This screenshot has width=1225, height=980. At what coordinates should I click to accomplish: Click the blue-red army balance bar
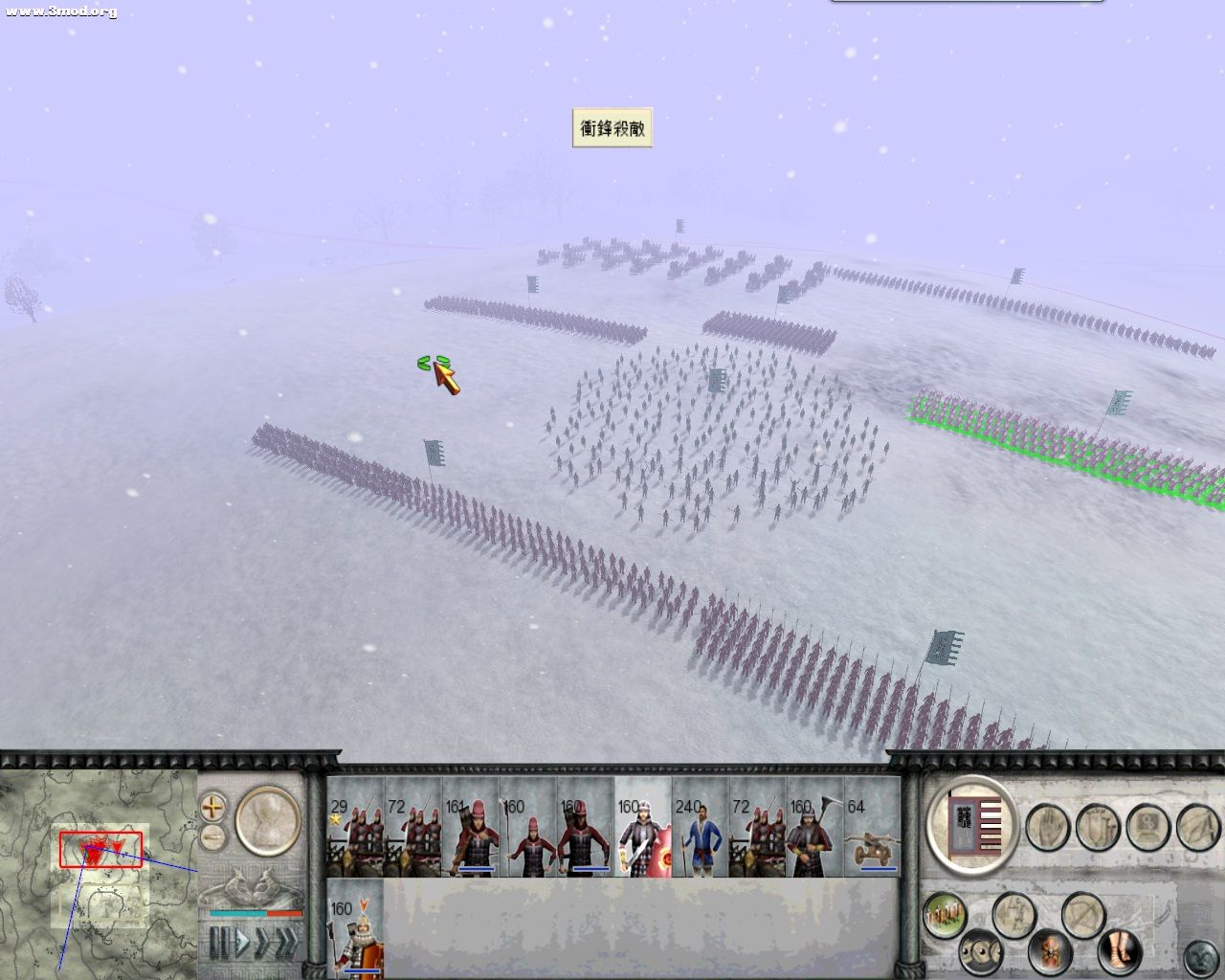coord(256,913)
